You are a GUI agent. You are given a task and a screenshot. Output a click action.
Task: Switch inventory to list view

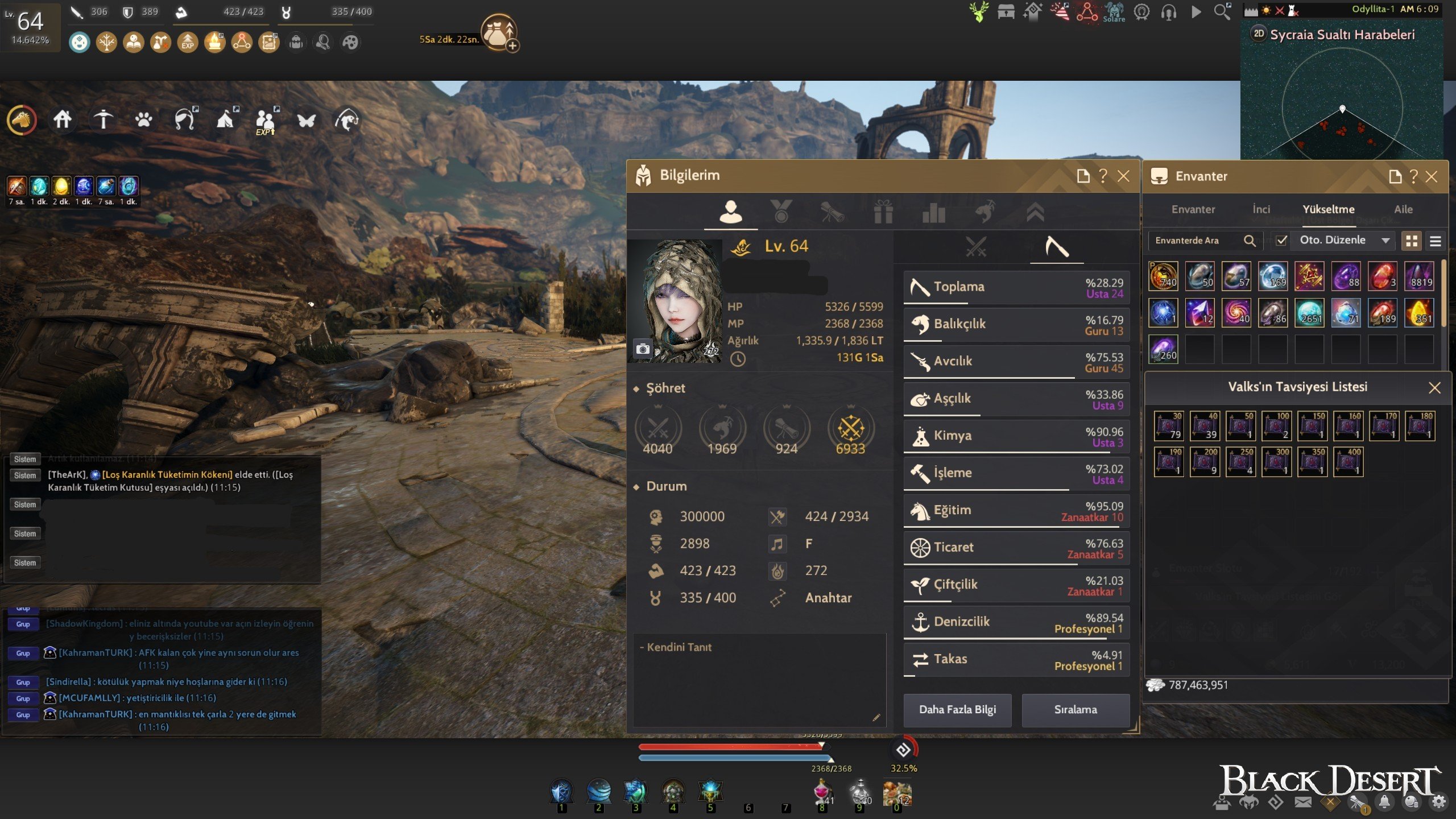tap(1435, 241)
